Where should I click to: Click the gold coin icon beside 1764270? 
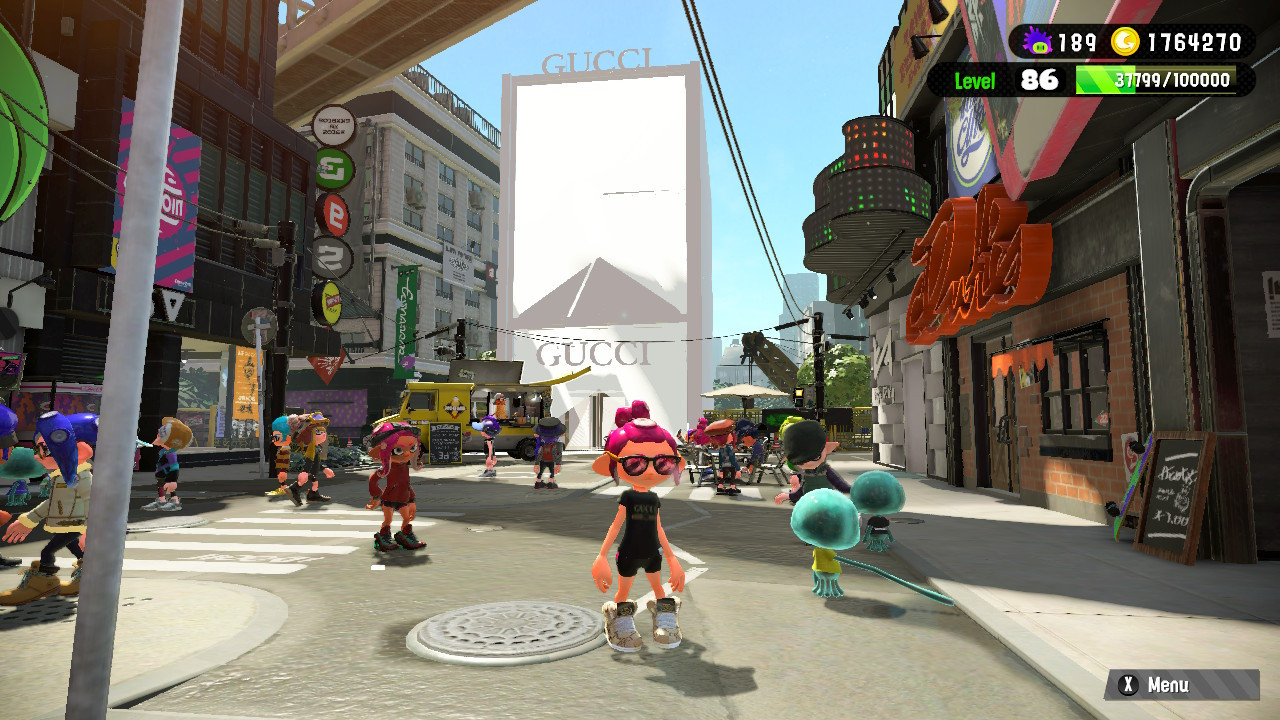click(1128, 40)
